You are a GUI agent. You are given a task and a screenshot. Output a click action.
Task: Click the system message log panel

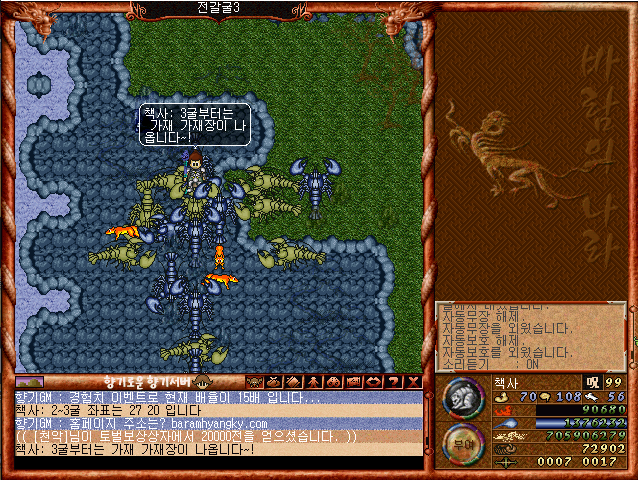[x=530, y=335]
